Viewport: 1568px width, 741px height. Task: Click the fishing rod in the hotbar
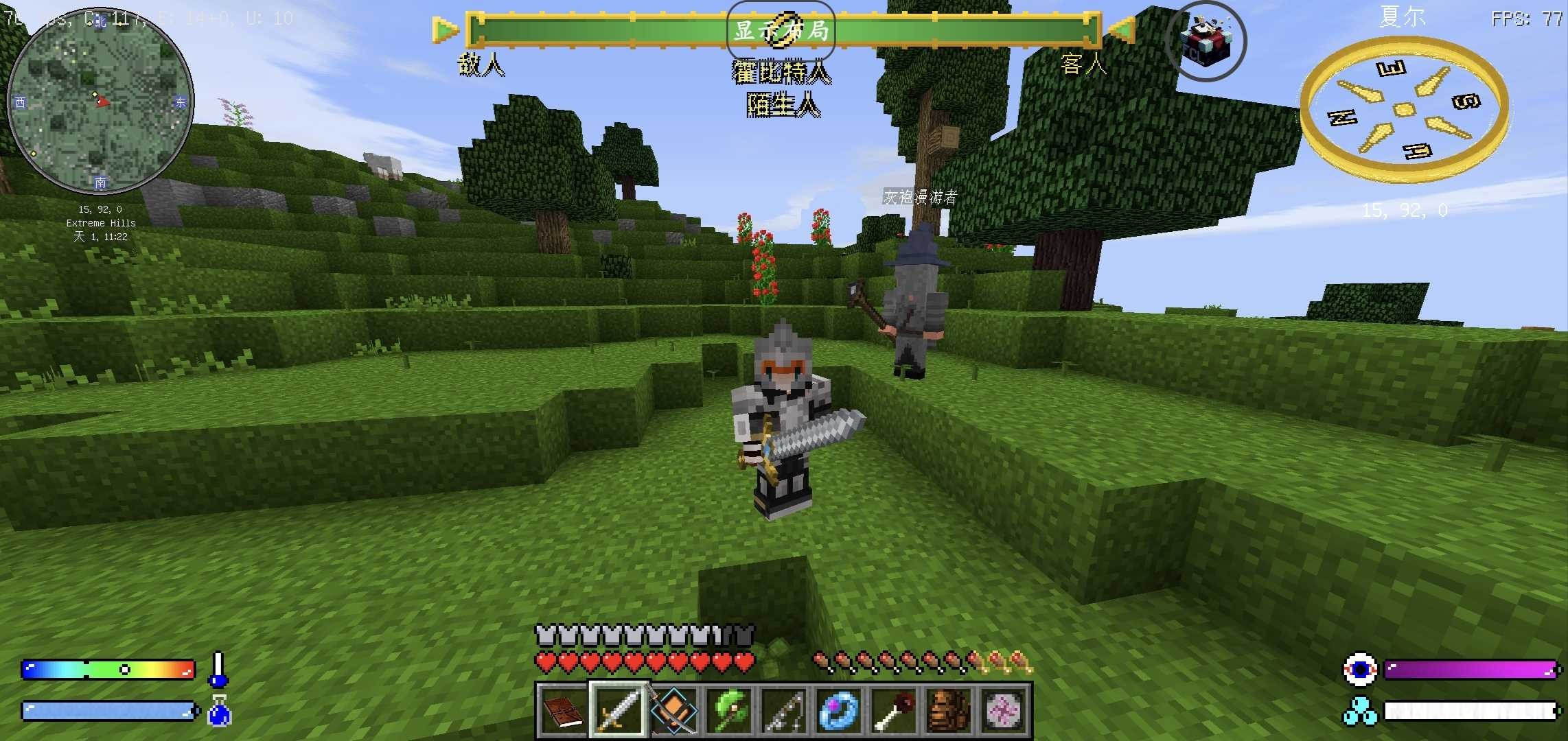(x=782, y=712)
